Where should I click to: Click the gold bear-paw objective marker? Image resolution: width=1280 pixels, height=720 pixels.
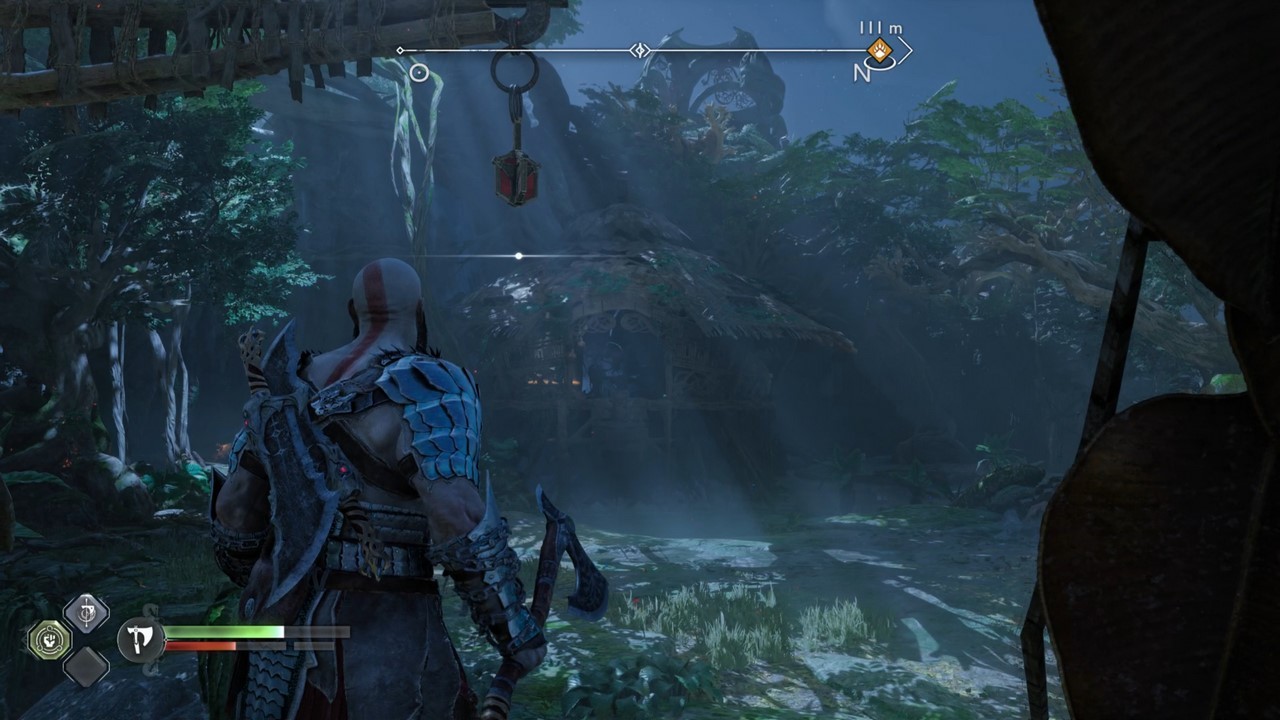point(879,50)
